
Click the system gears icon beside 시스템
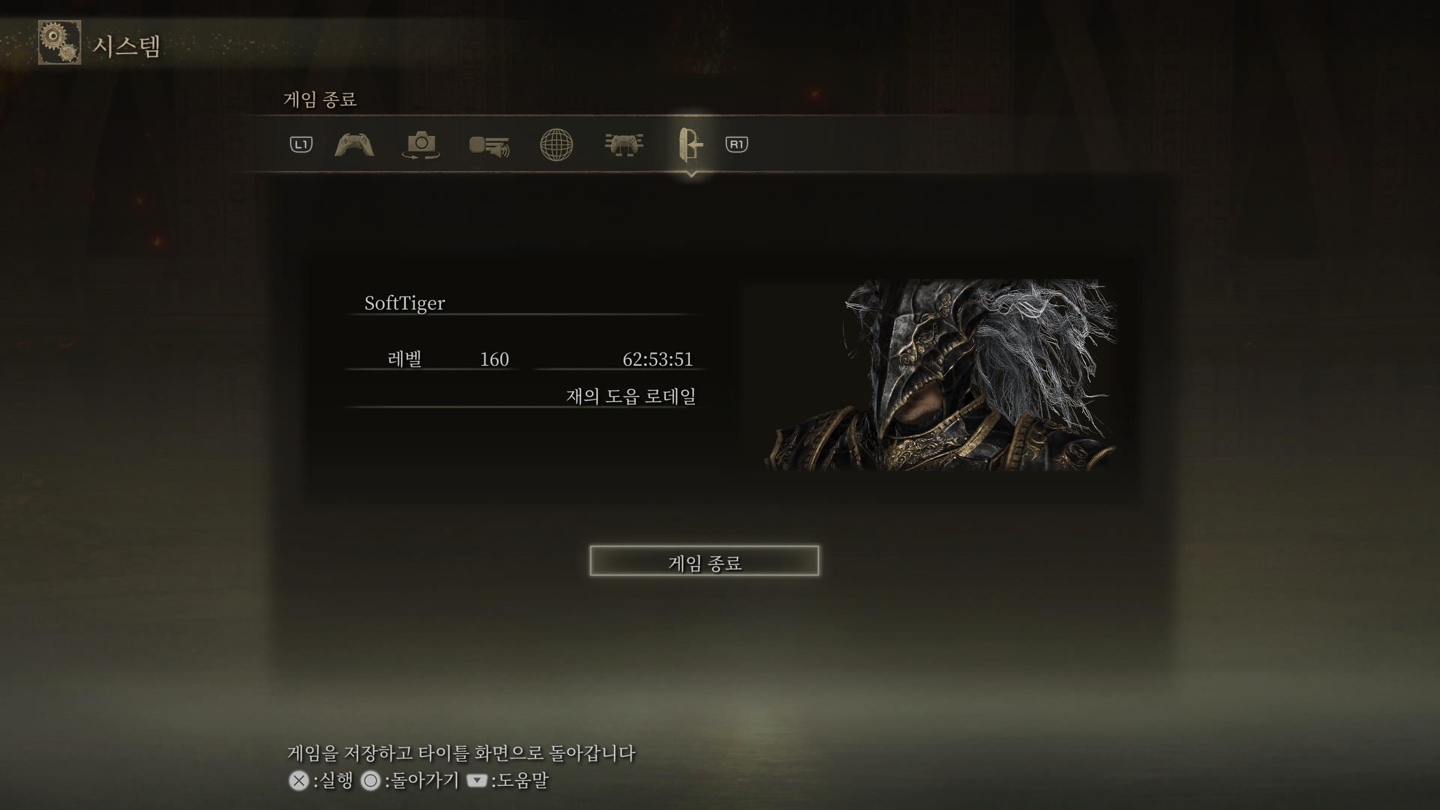(59, 42)
